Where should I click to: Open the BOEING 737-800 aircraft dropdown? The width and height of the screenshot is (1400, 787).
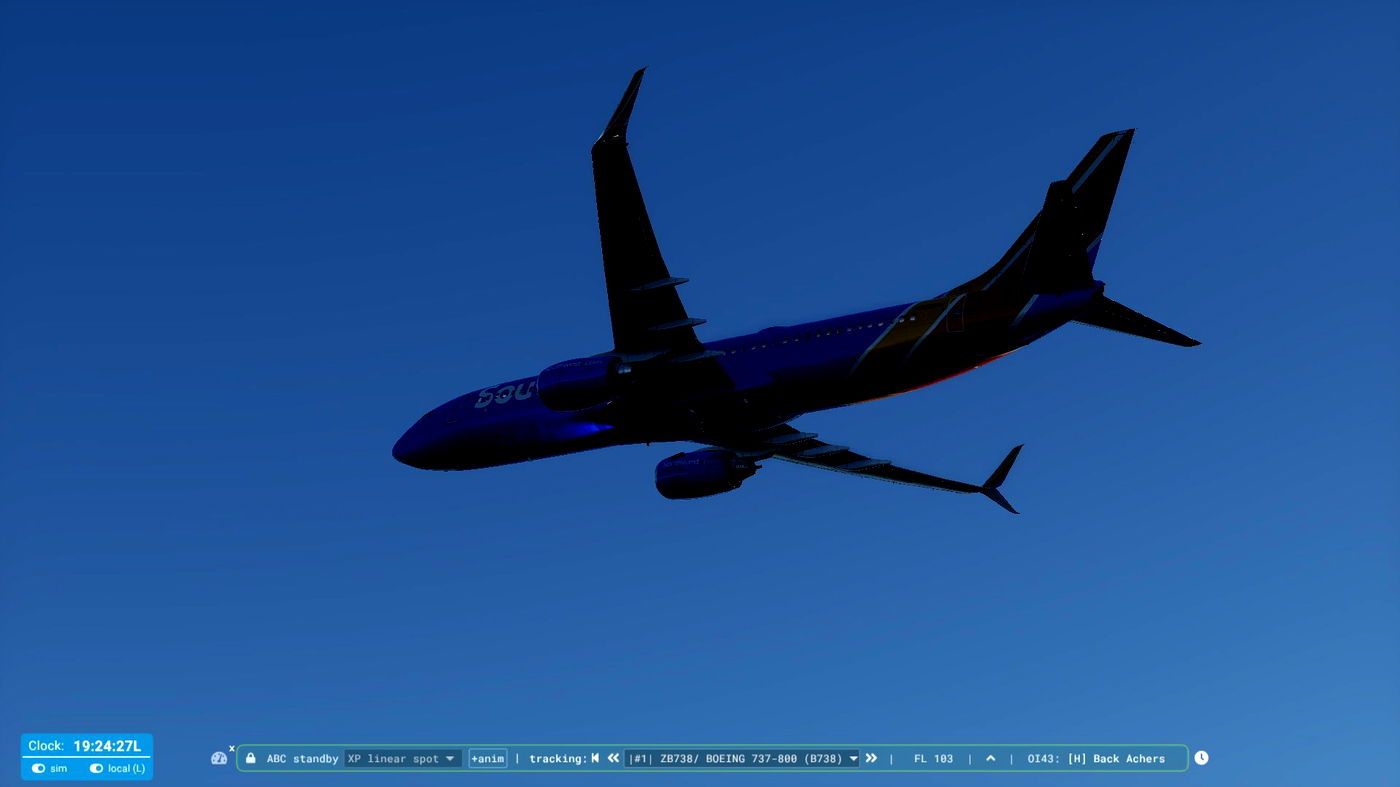coord(740,758)
